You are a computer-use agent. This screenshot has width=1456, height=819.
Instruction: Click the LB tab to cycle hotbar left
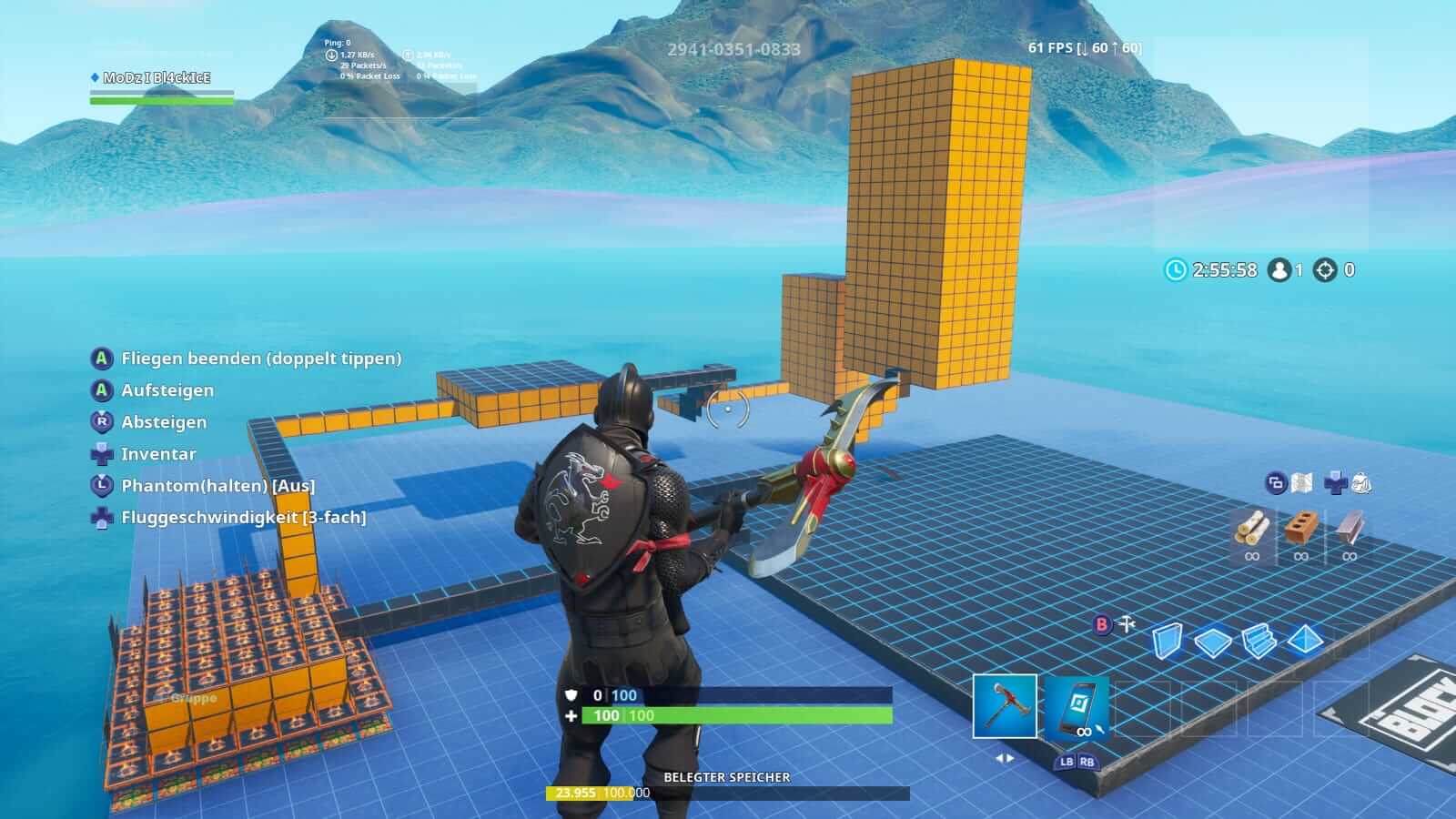[1068, 762]
